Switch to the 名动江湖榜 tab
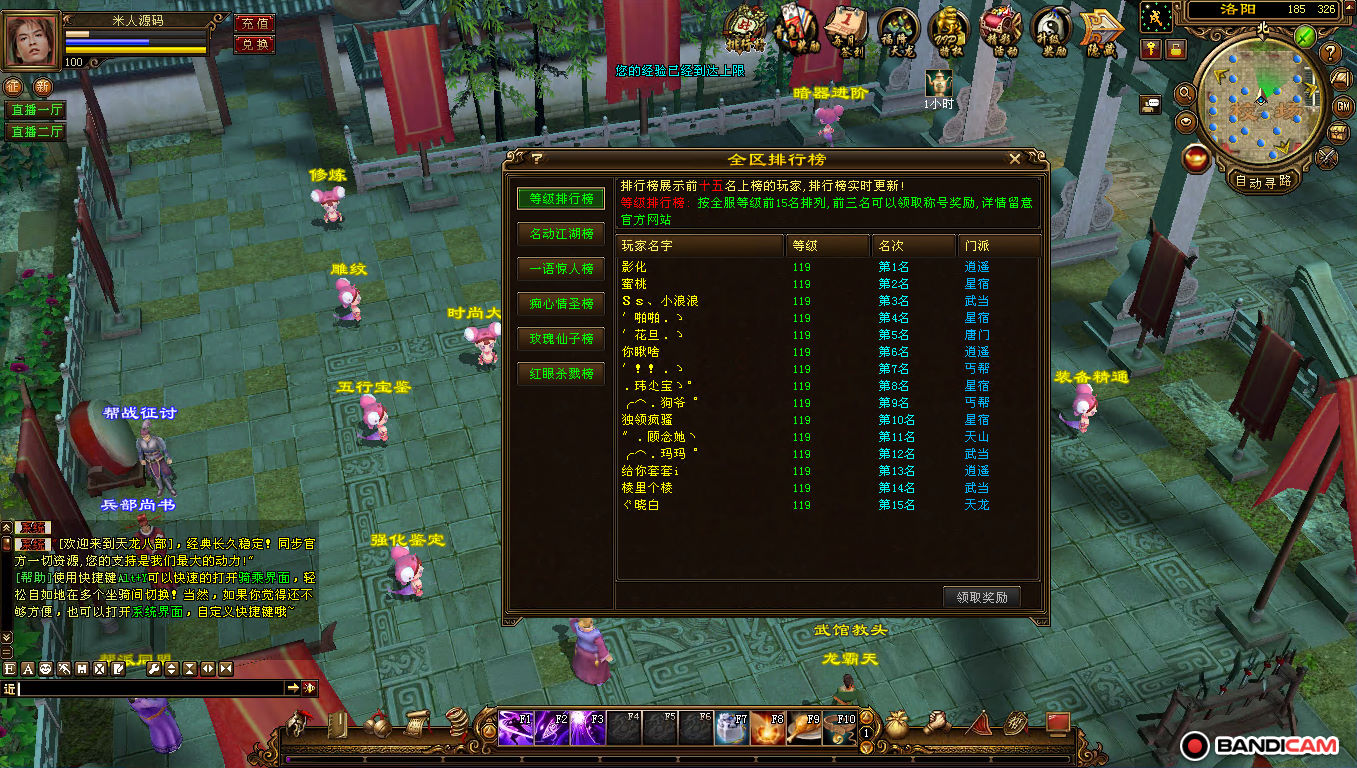Viewport: 1357px width, 768px height. point(561,233)
